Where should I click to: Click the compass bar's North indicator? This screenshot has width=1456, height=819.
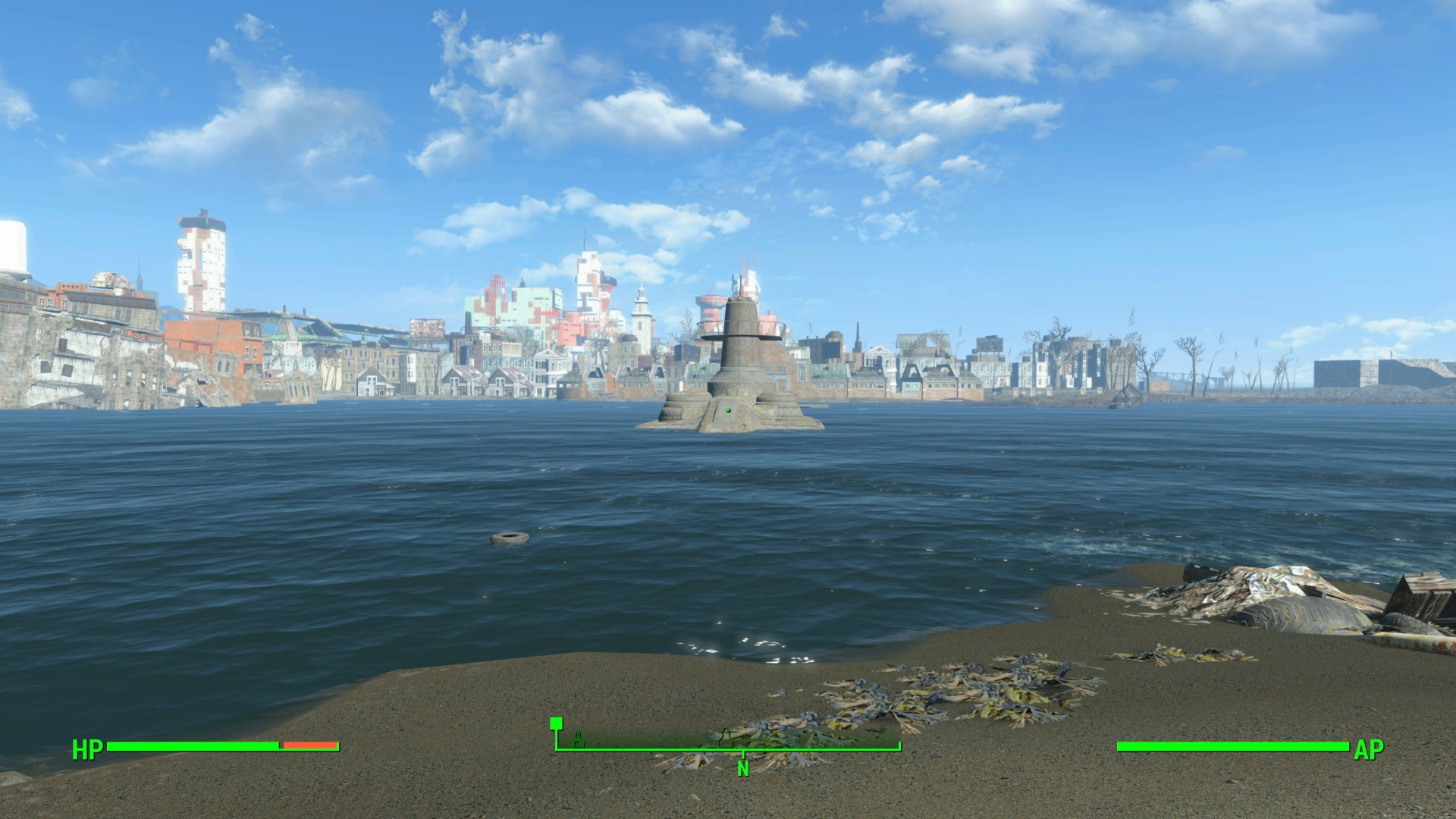tap(743, 768)
